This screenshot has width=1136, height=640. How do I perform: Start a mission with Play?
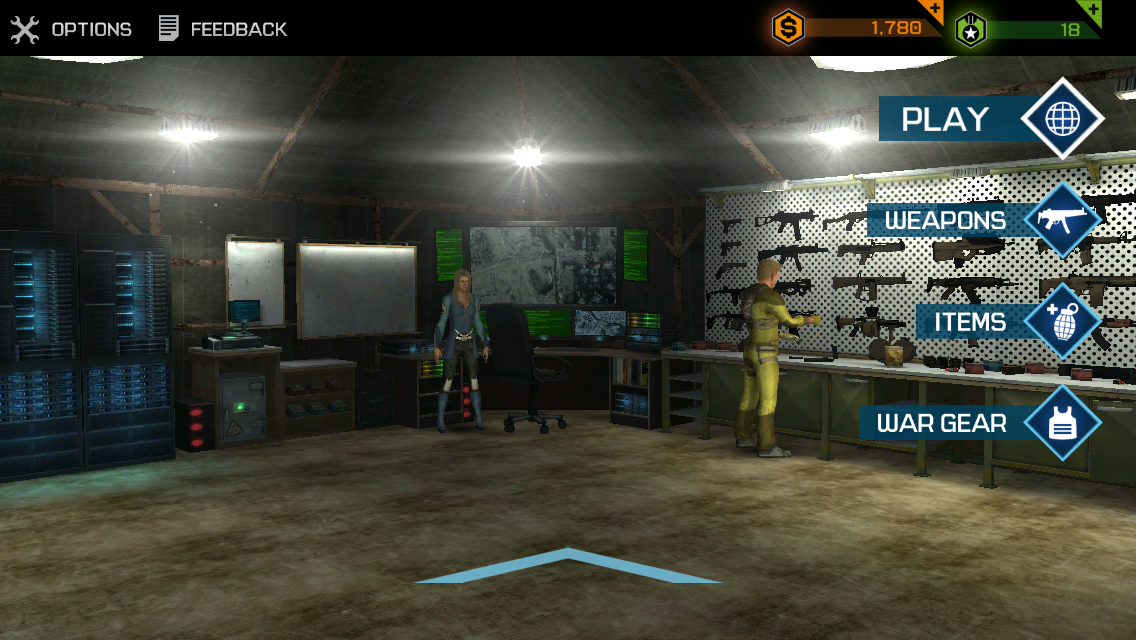pos(990,119)
